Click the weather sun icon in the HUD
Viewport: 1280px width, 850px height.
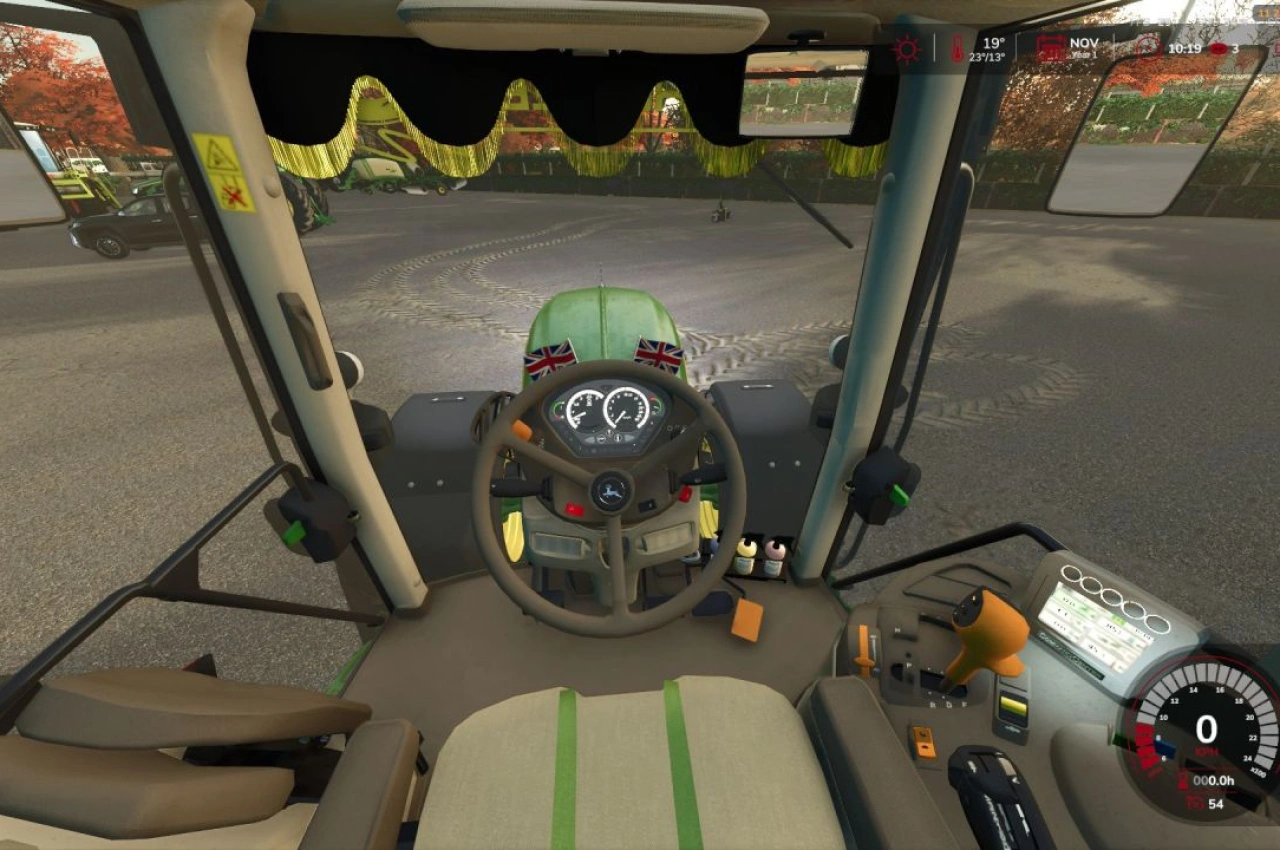pyautogui.click(x=905, y=48)
